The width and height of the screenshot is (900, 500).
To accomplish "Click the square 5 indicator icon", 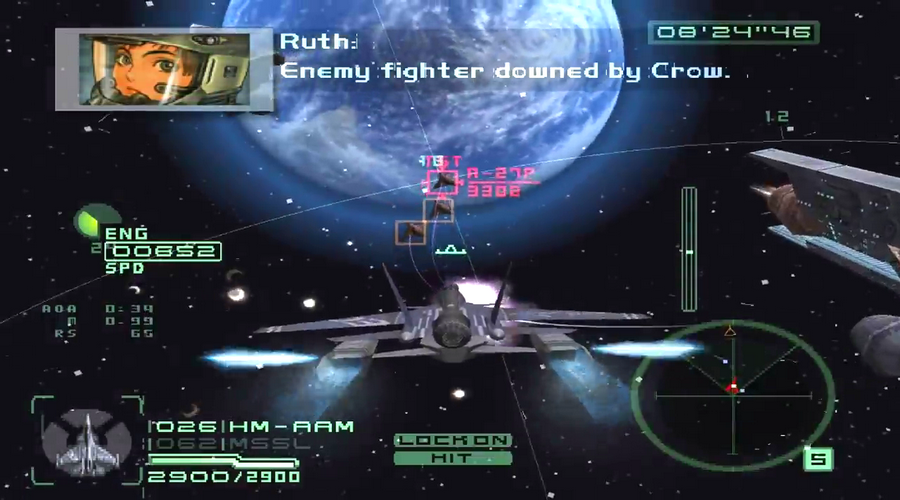I will (819, 459).
